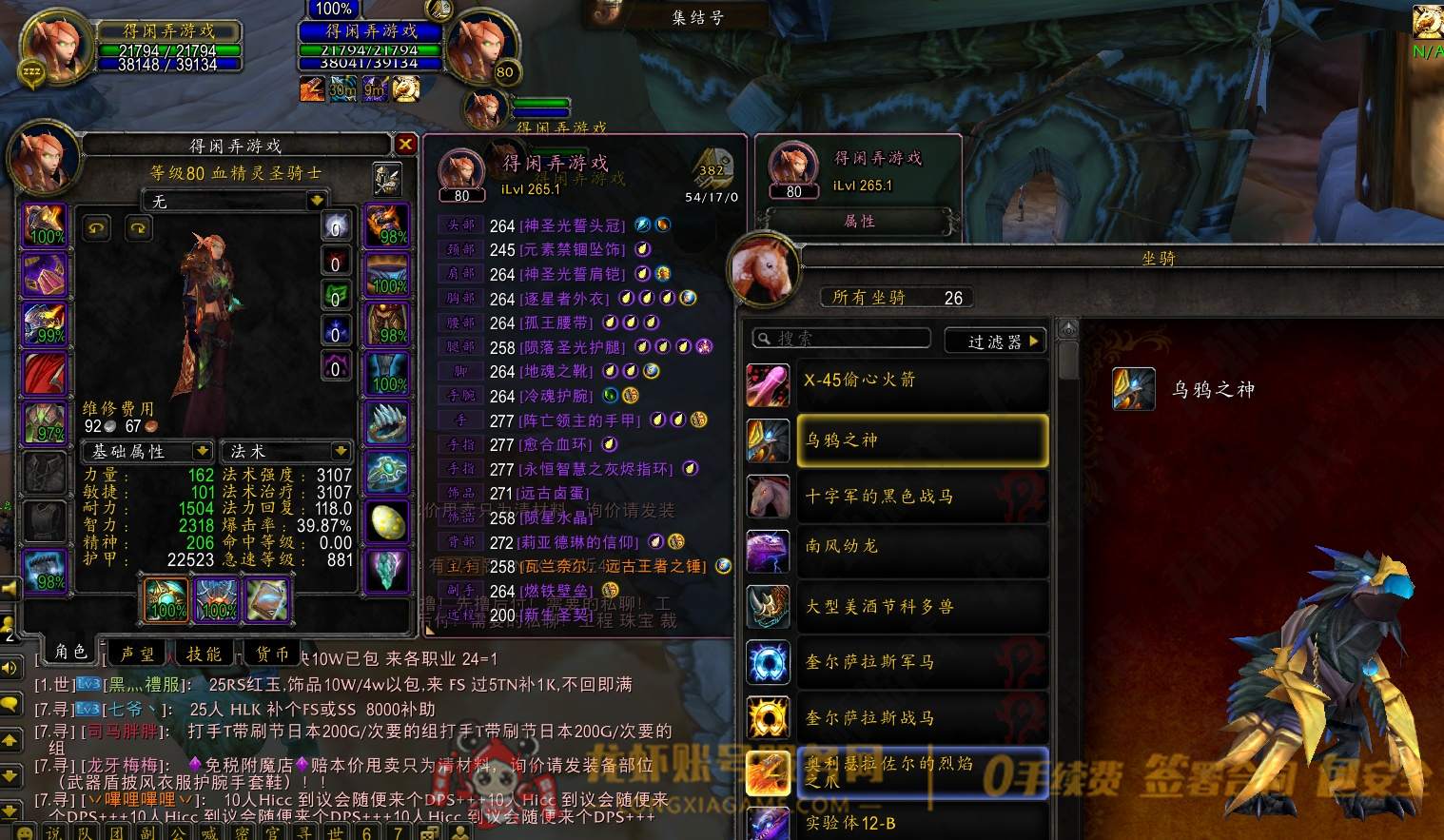The width and height of the screenshot is (1444, 840).
Task: Click the 南风幼龙 drake mount icon
Action: tap(768, 550)
